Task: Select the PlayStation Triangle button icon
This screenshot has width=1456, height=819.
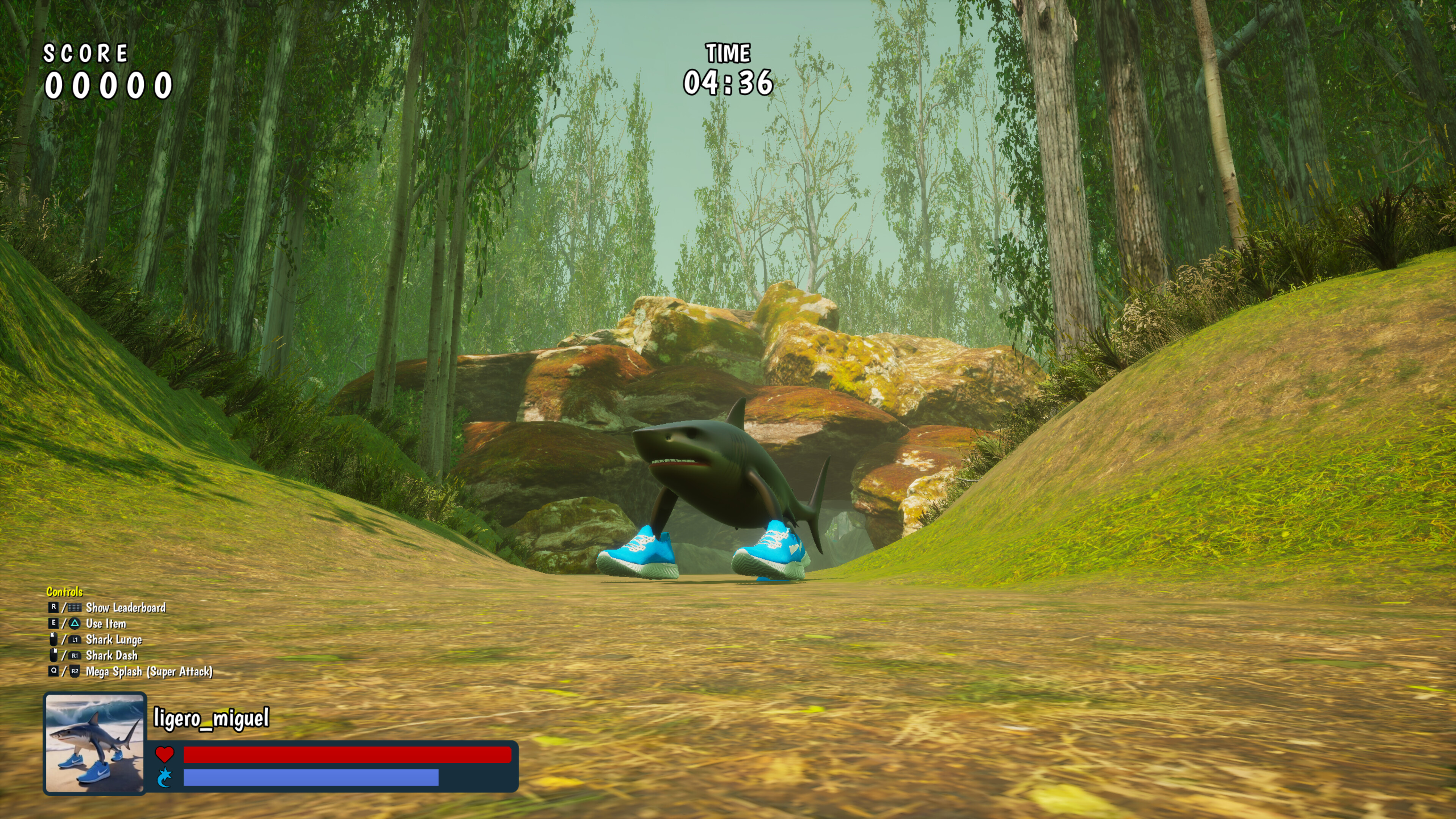Action: 75,624
